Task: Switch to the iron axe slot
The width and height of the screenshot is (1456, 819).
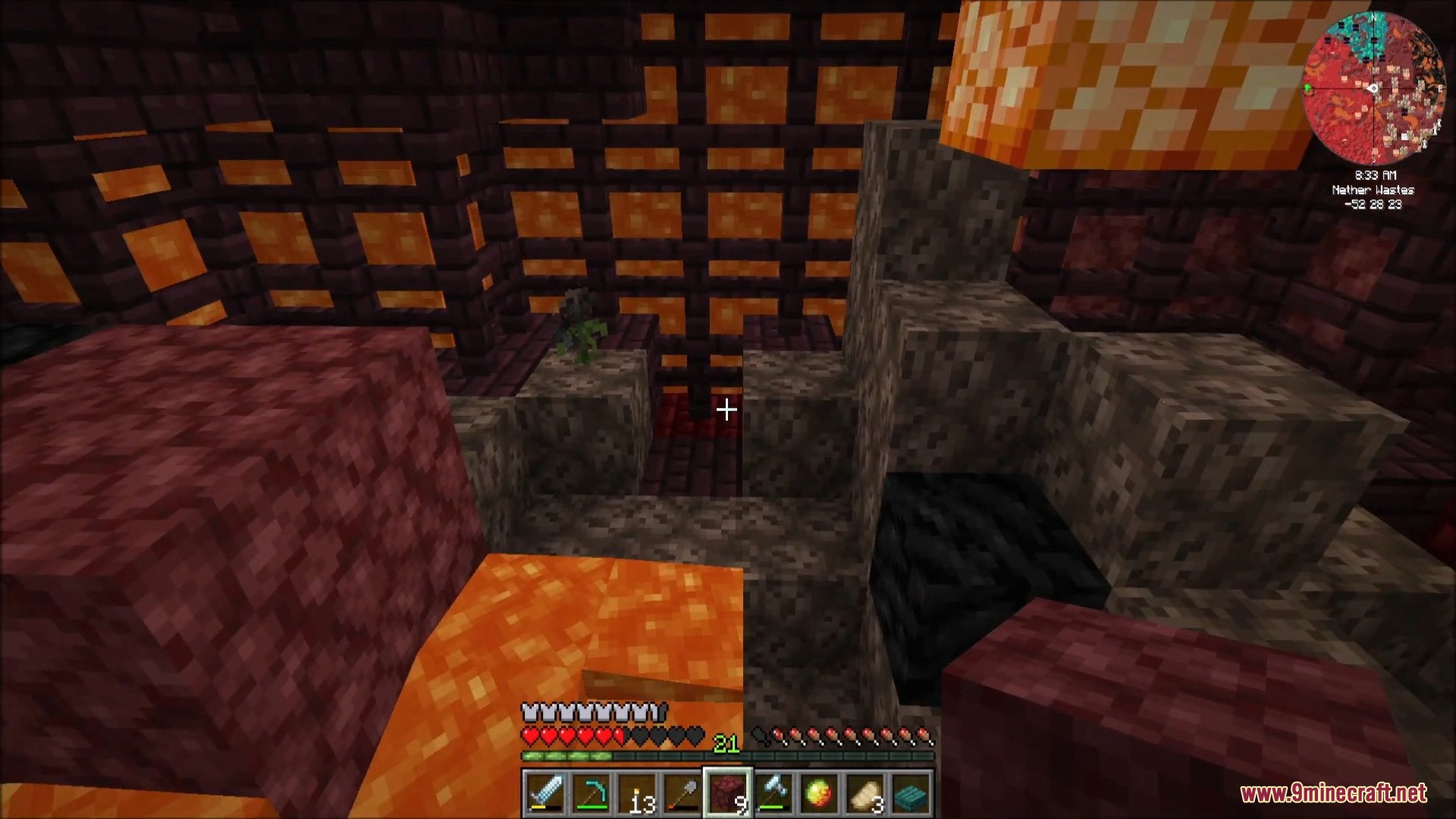Action: click(x=773, y=793)
